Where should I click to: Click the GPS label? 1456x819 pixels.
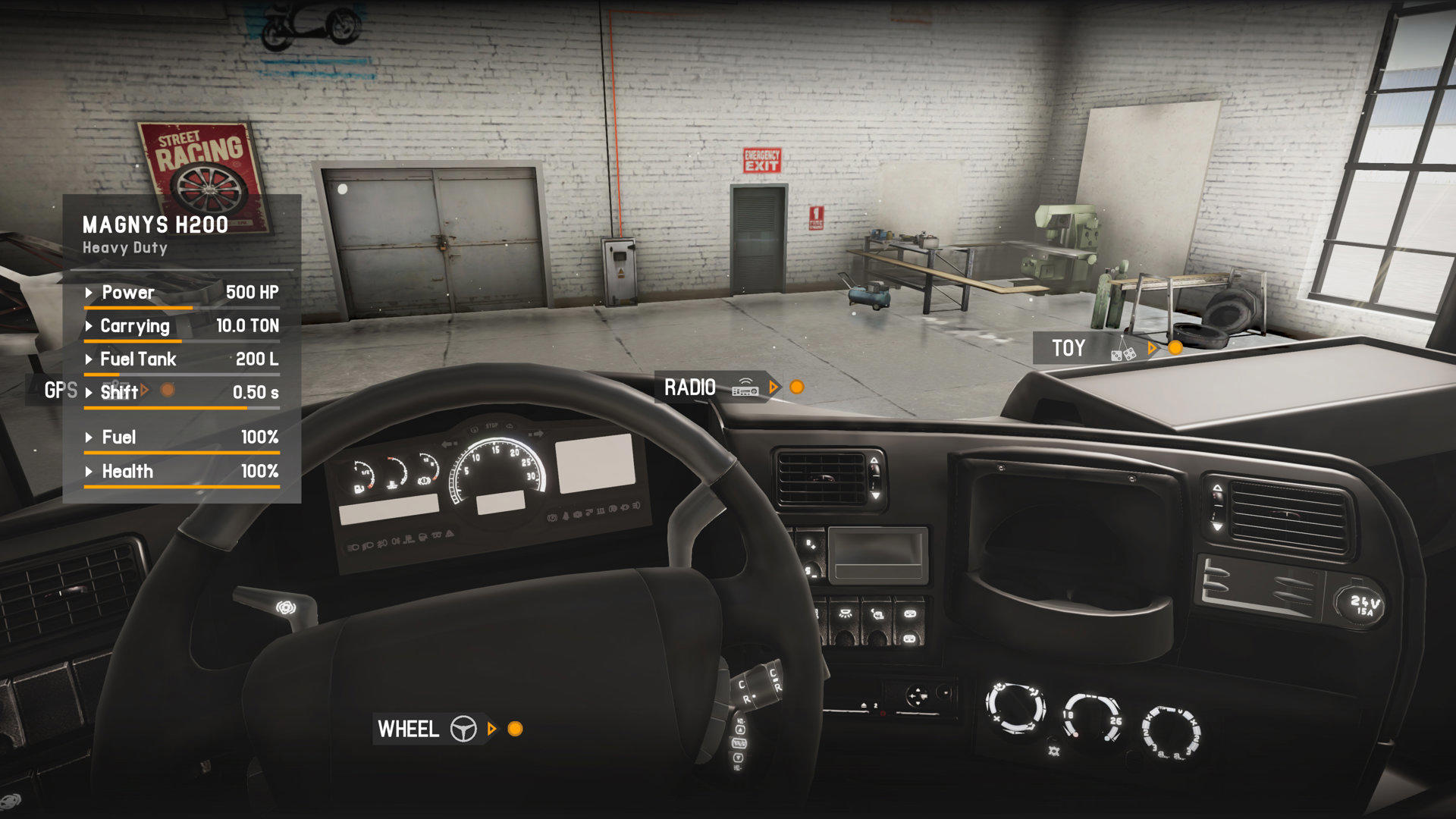(x=61, y=391)
